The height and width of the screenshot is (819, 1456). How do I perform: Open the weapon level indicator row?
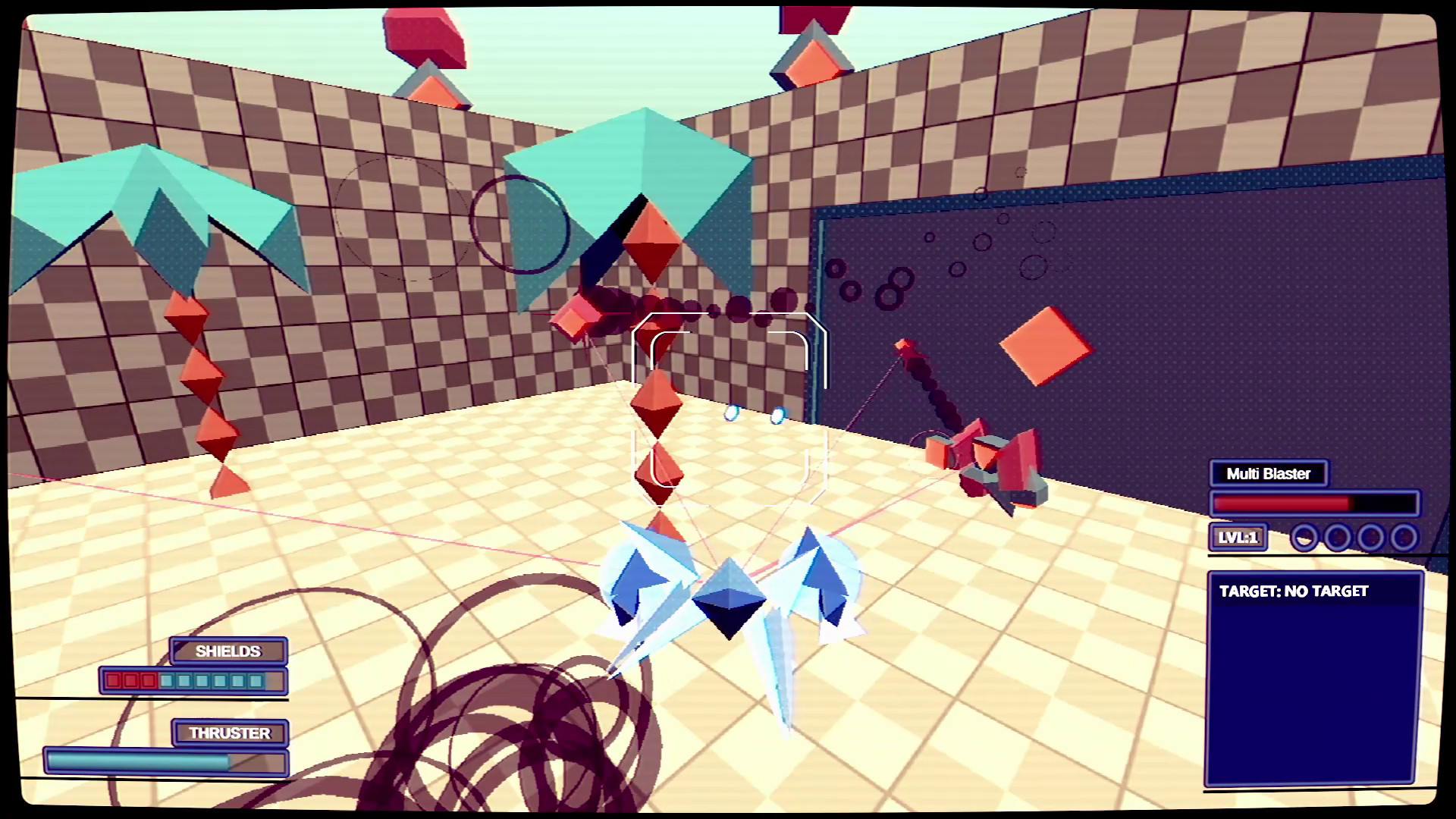(1319, 537)
